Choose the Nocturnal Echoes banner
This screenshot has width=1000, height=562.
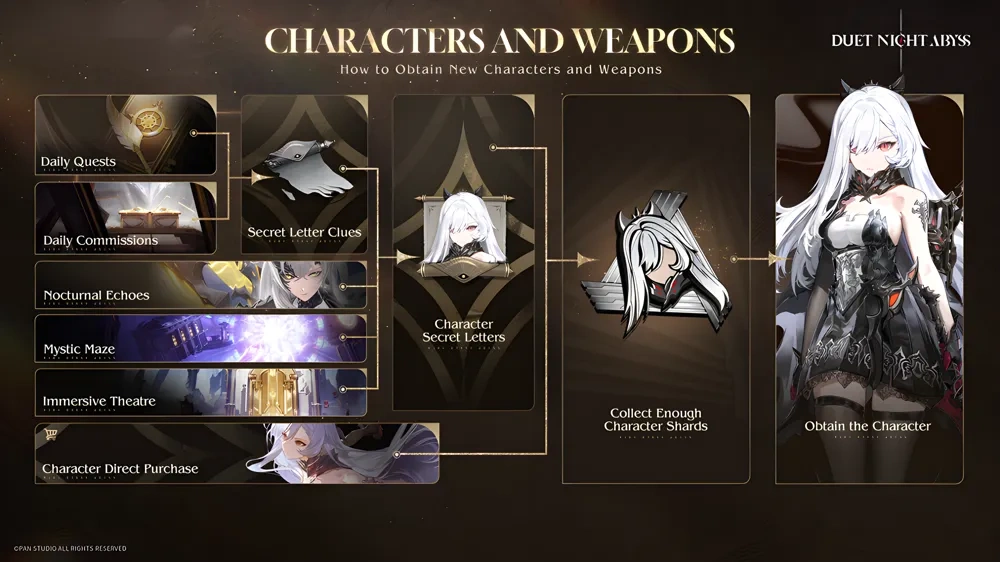[201, 284]
